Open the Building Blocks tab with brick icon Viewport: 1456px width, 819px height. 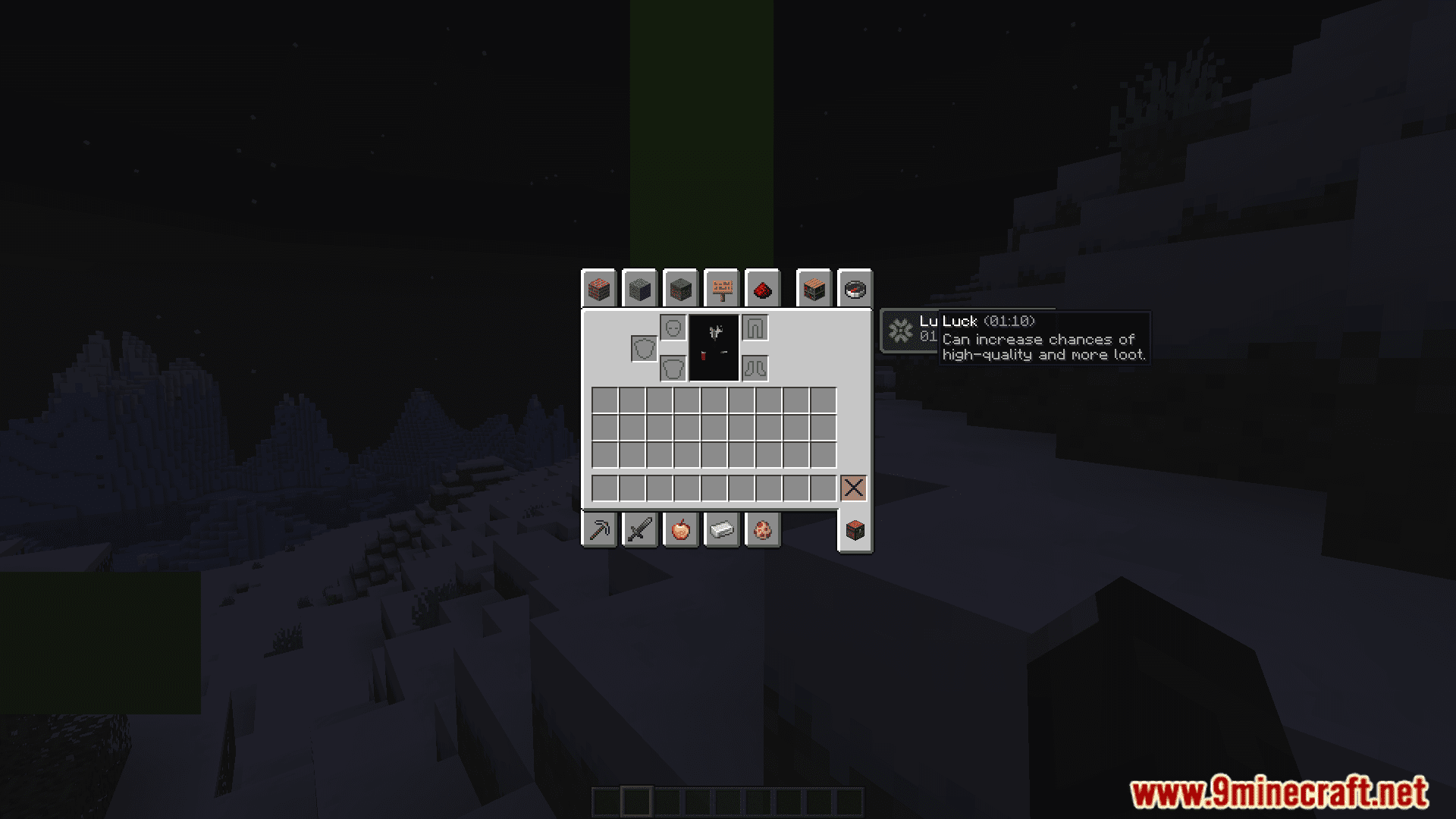[599, 289]
